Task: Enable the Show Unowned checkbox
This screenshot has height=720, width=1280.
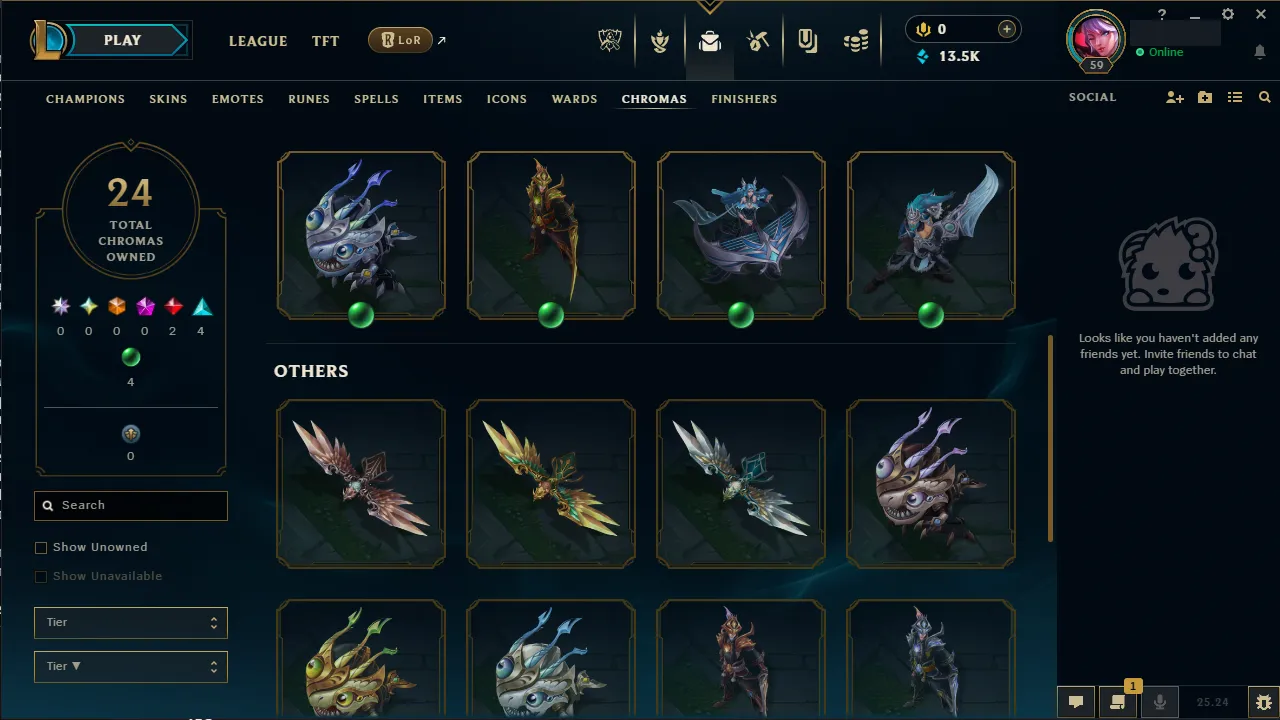Action: (41, 547)
